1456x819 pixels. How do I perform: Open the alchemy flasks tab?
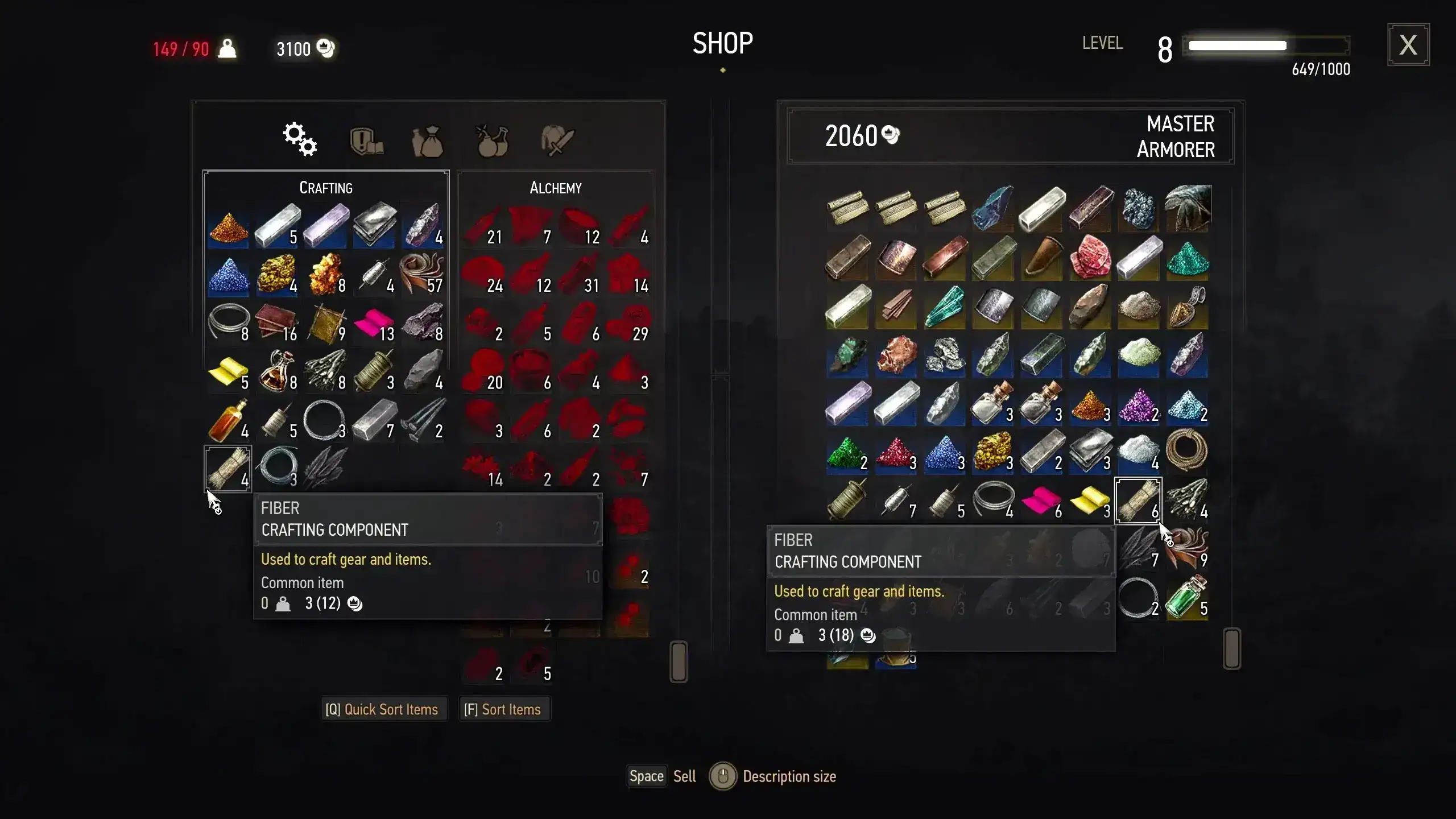492,141
